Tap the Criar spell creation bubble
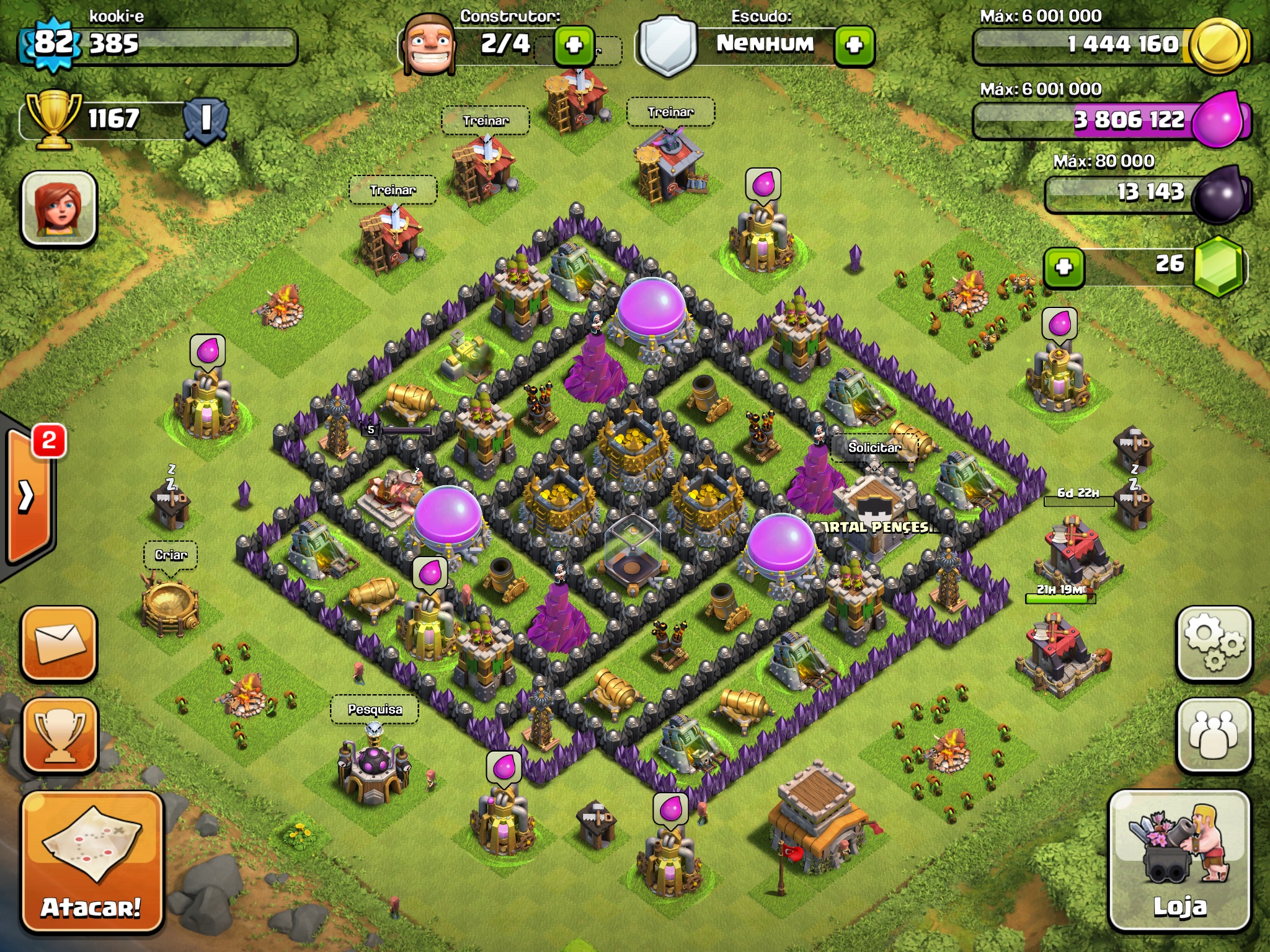Image resolution: width=1270 pixels, height=952 pixels. [171, 555]
